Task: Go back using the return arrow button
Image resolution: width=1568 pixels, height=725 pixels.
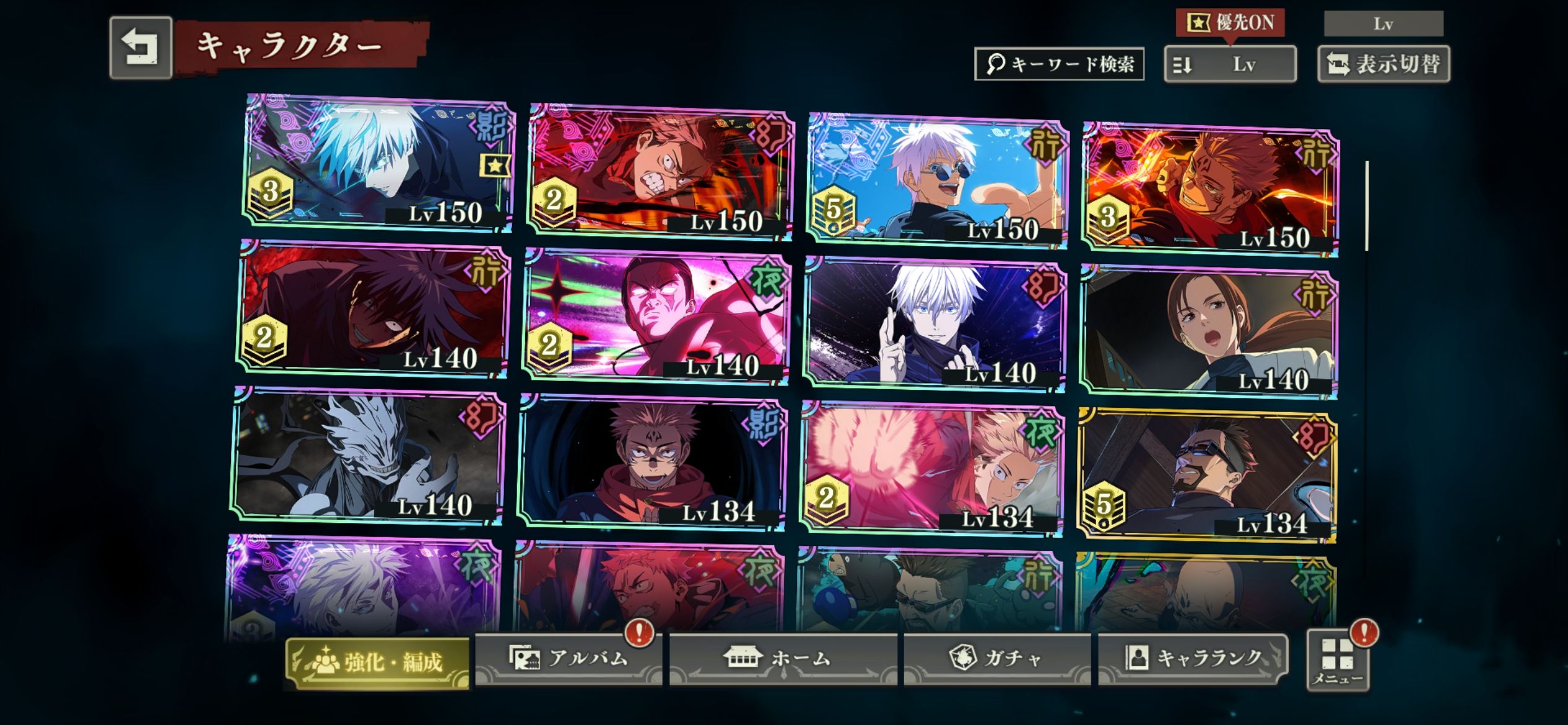Action: [141, 48]
